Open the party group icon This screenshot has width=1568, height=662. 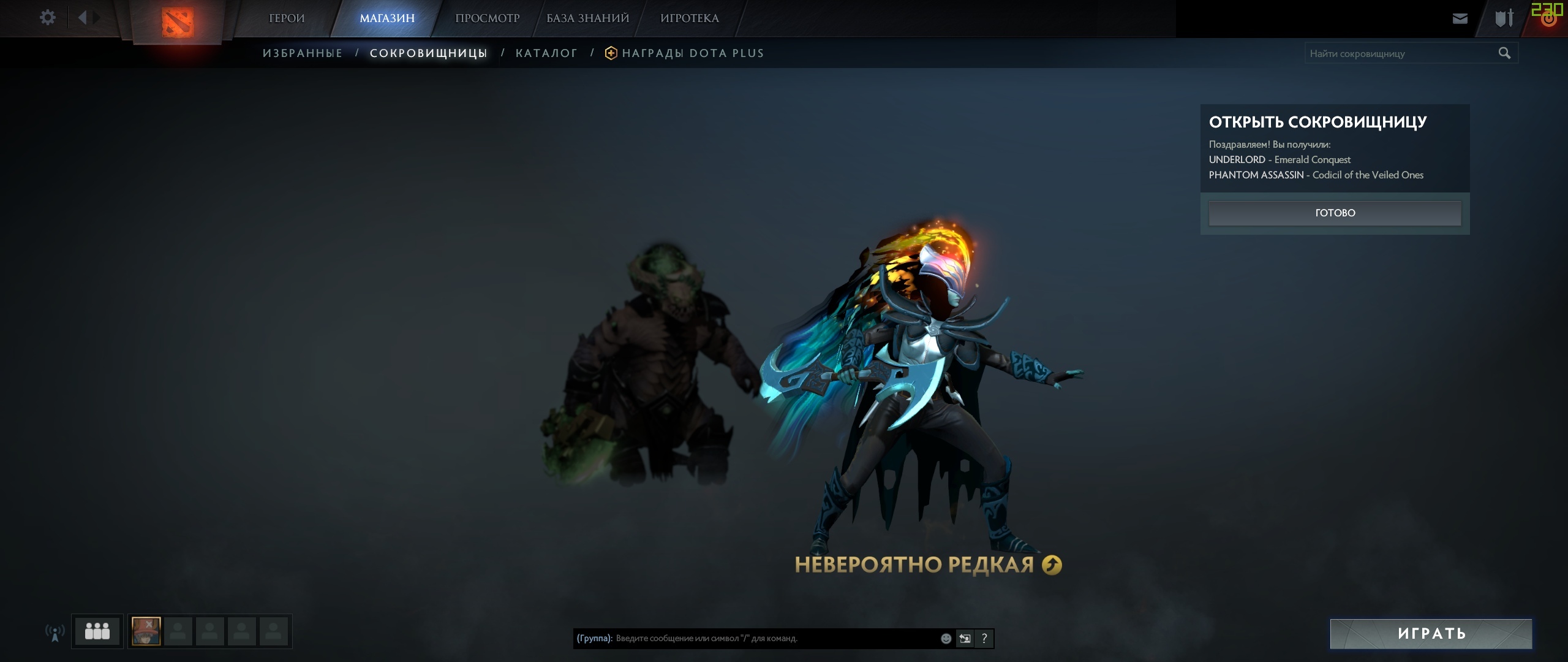(97, 631)
